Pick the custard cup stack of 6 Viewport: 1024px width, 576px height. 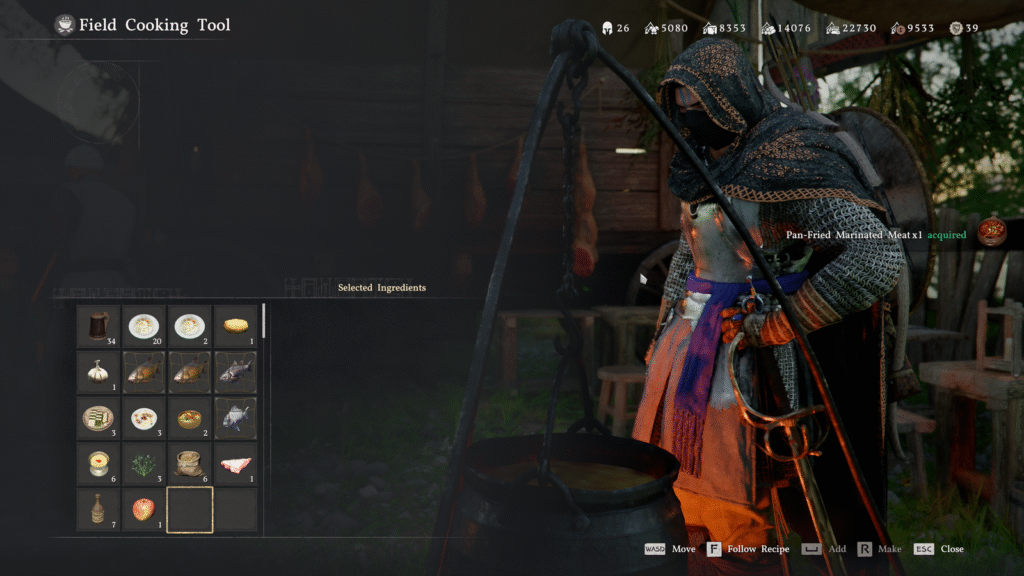click(x=98, y=464)
